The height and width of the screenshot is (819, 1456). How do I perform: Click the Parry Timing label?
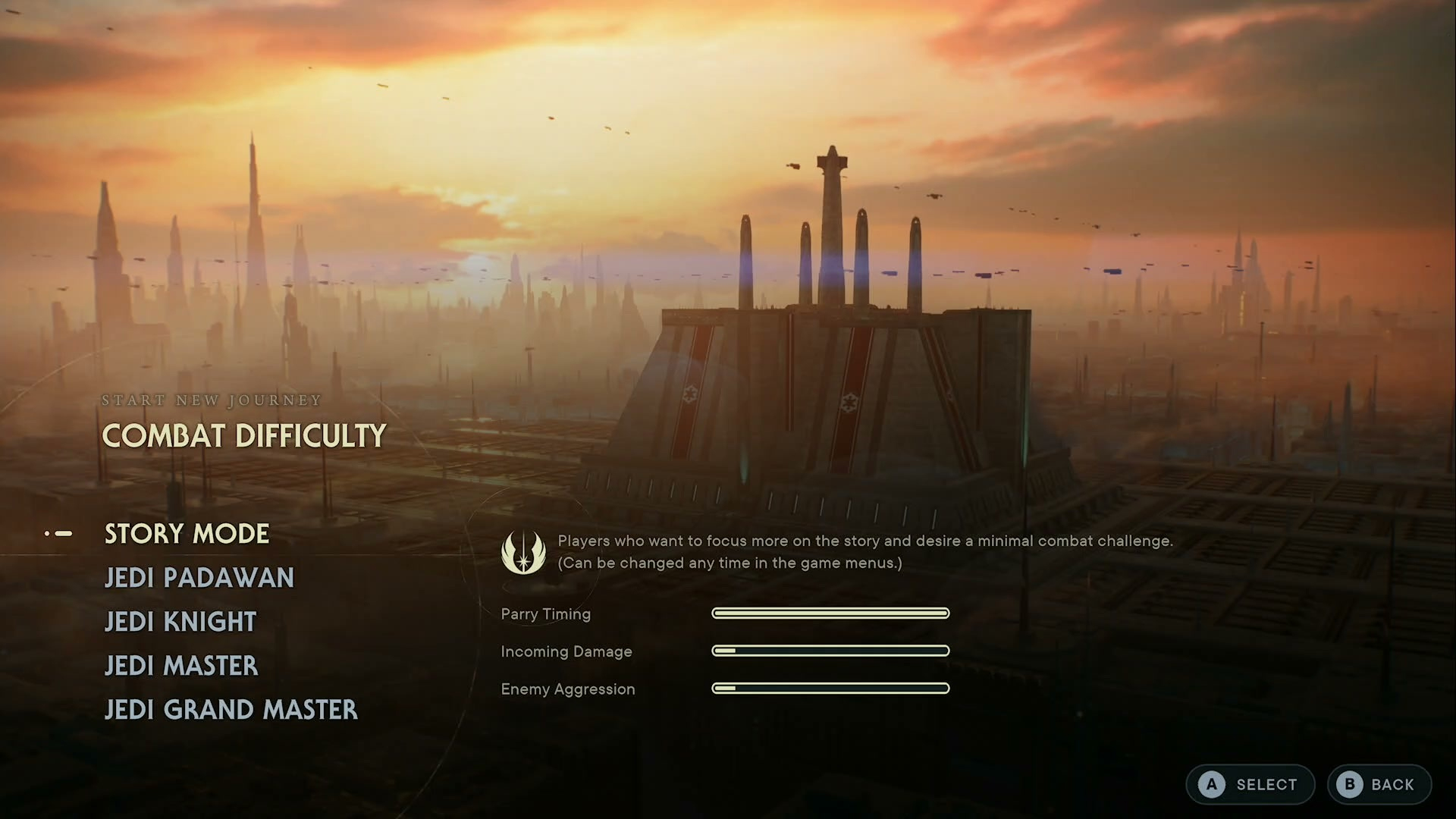click(545, 614)
